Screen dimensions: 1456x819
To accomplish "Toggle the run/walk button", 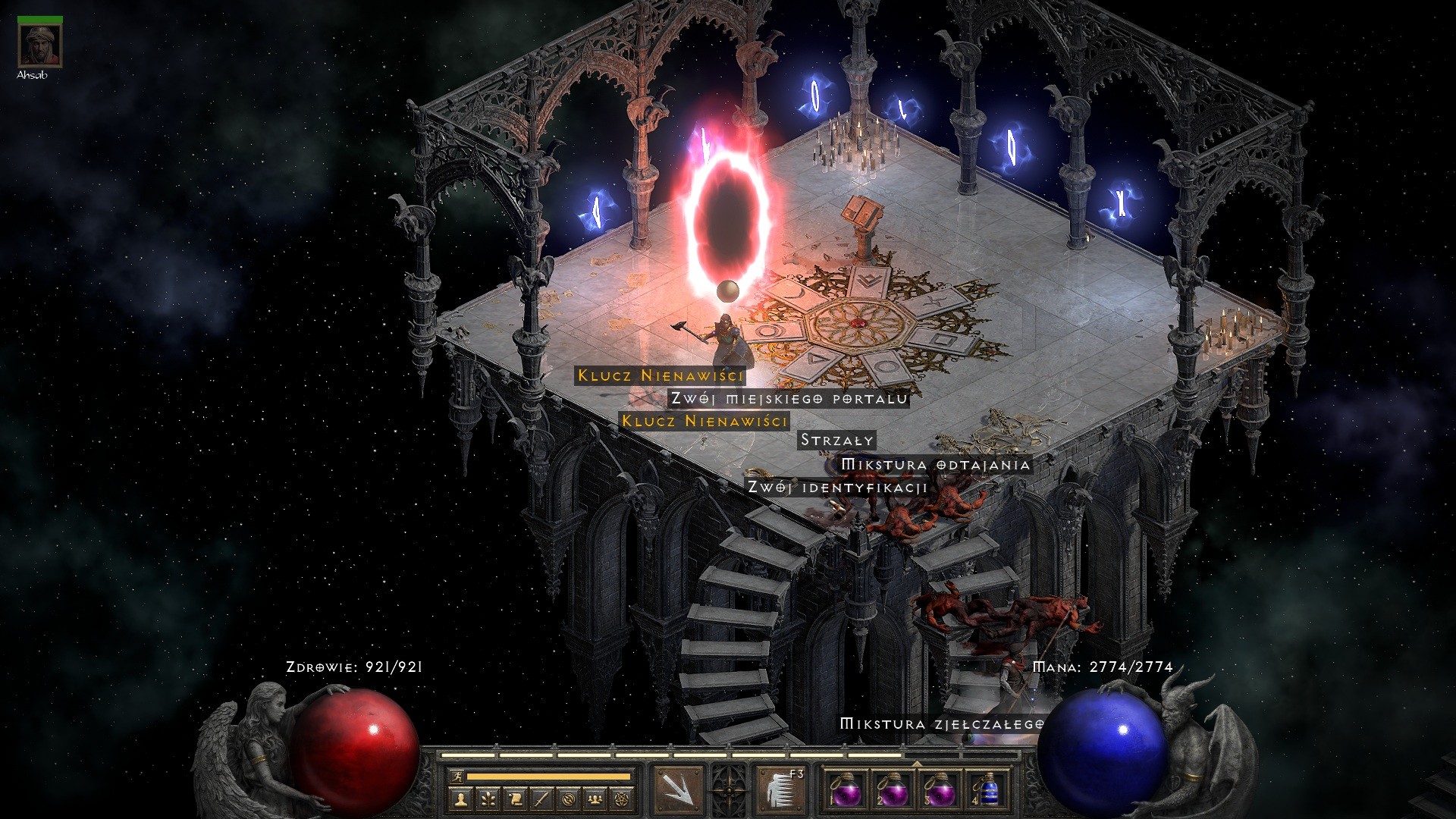I will (x=457, y=777).
